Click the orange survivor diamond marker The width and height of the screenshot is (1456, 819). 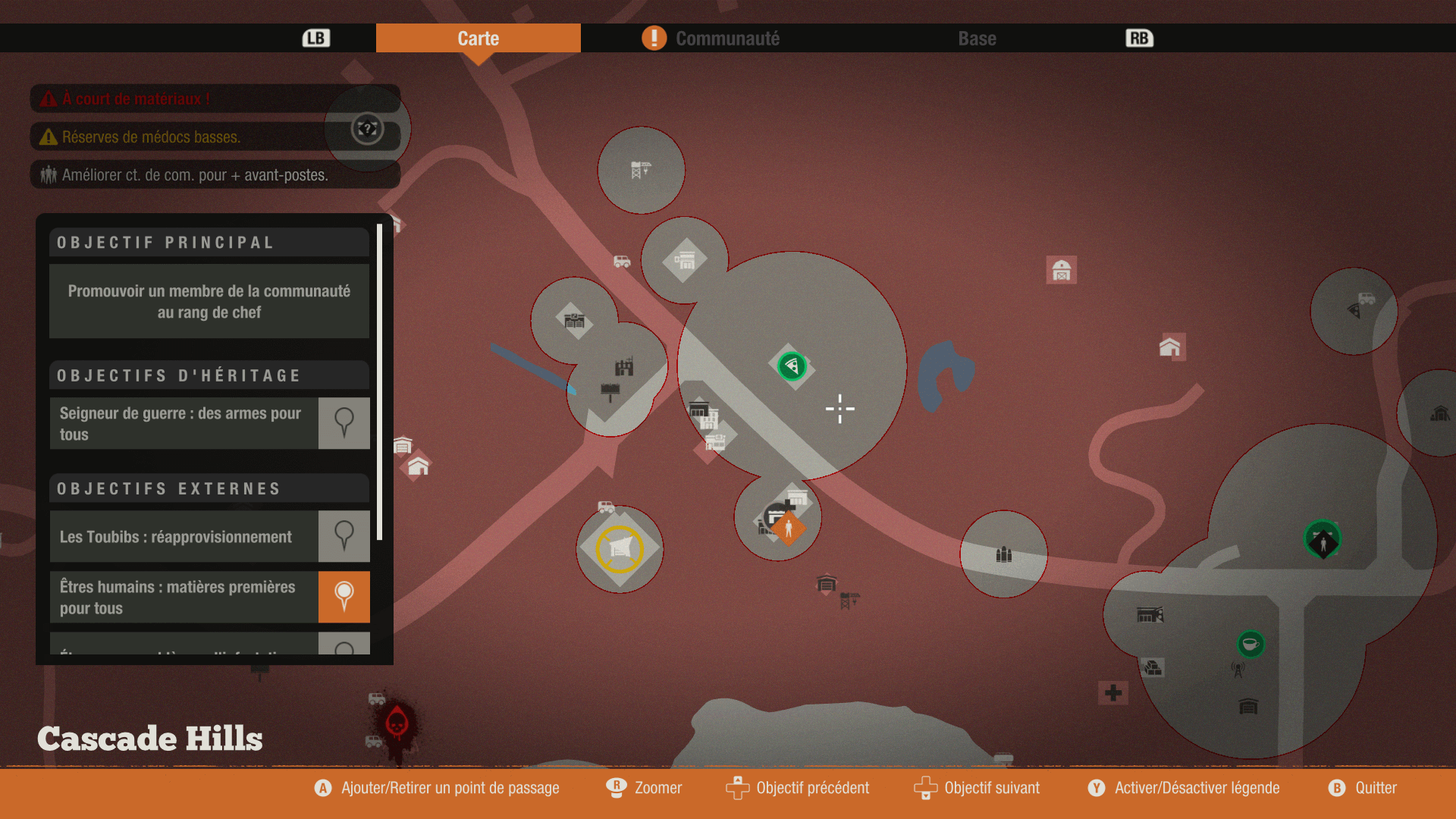click(789, 529)
